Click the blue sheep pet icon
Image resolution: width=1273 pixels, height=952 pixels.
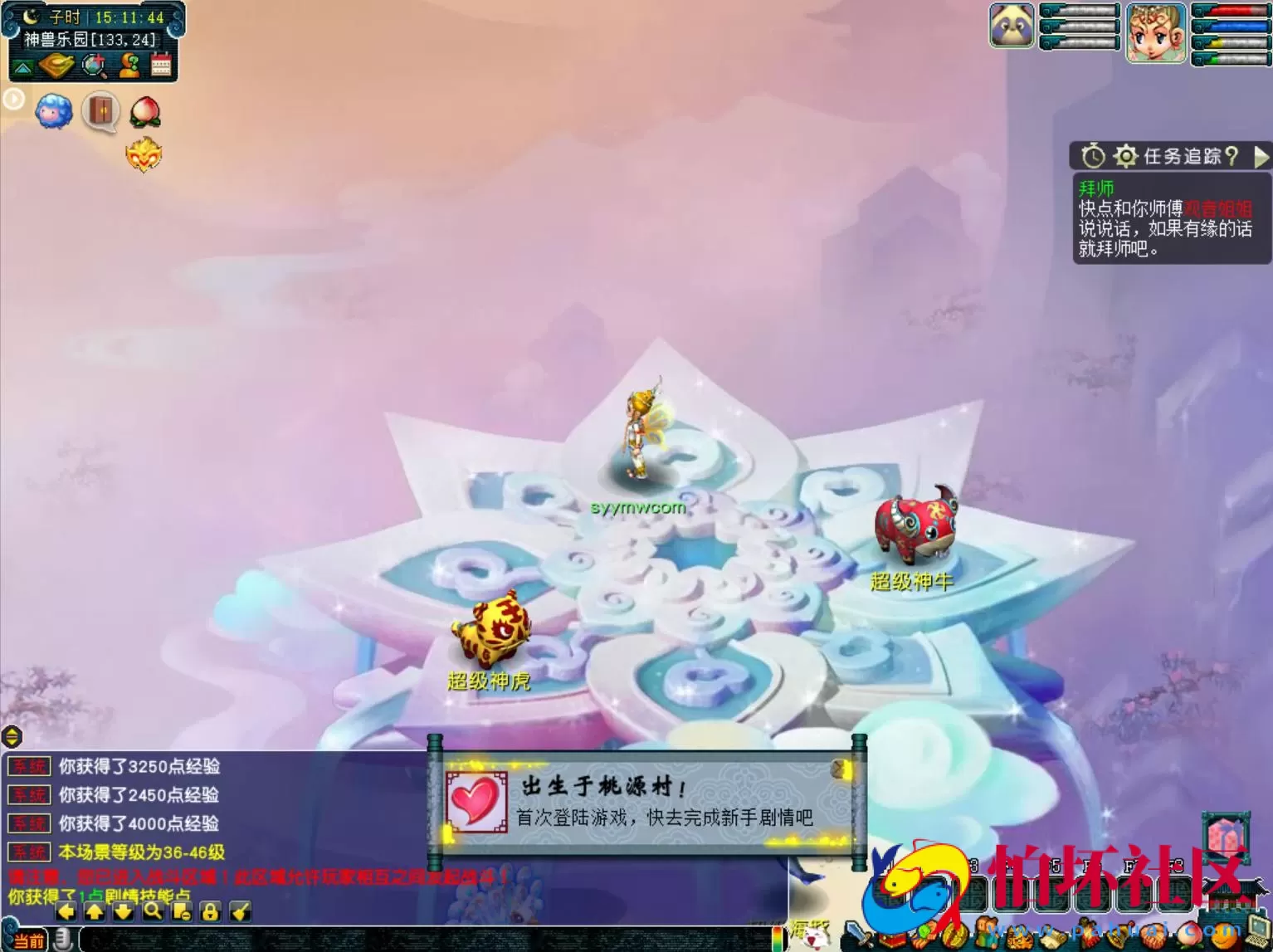(x=53, y=110)
